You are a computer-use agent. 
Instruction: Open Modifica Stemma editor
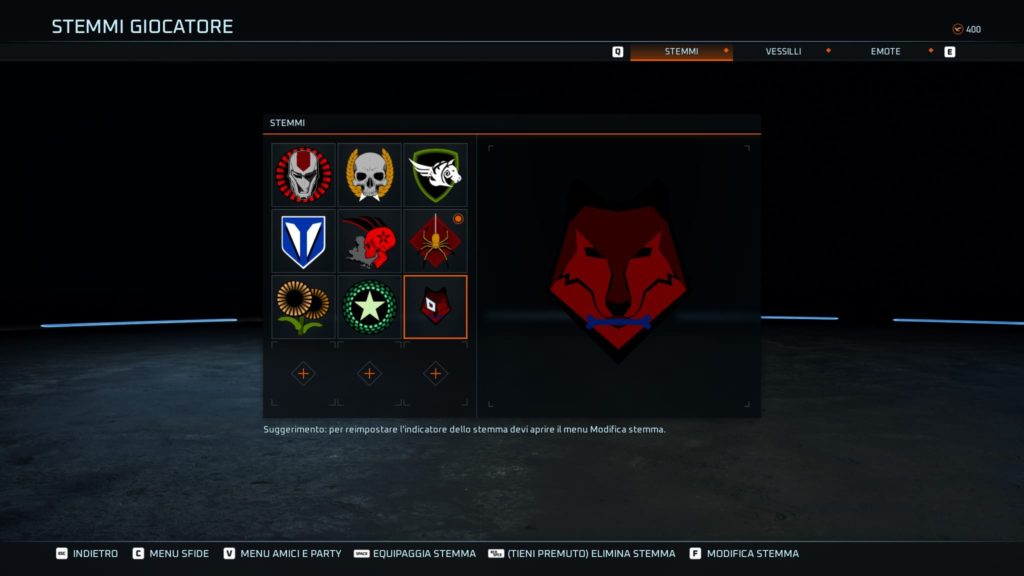pos(744,553)
